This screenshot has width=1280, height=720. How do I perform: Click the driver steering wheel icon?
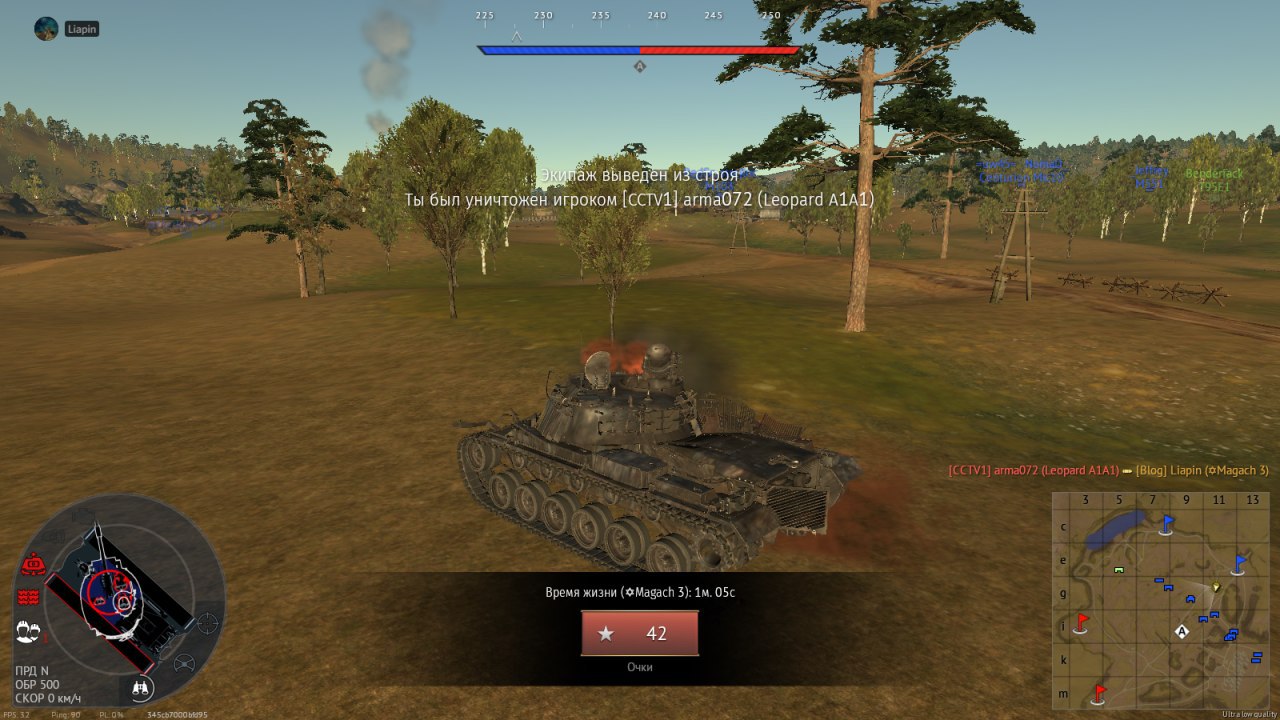(x=184, y=663)
